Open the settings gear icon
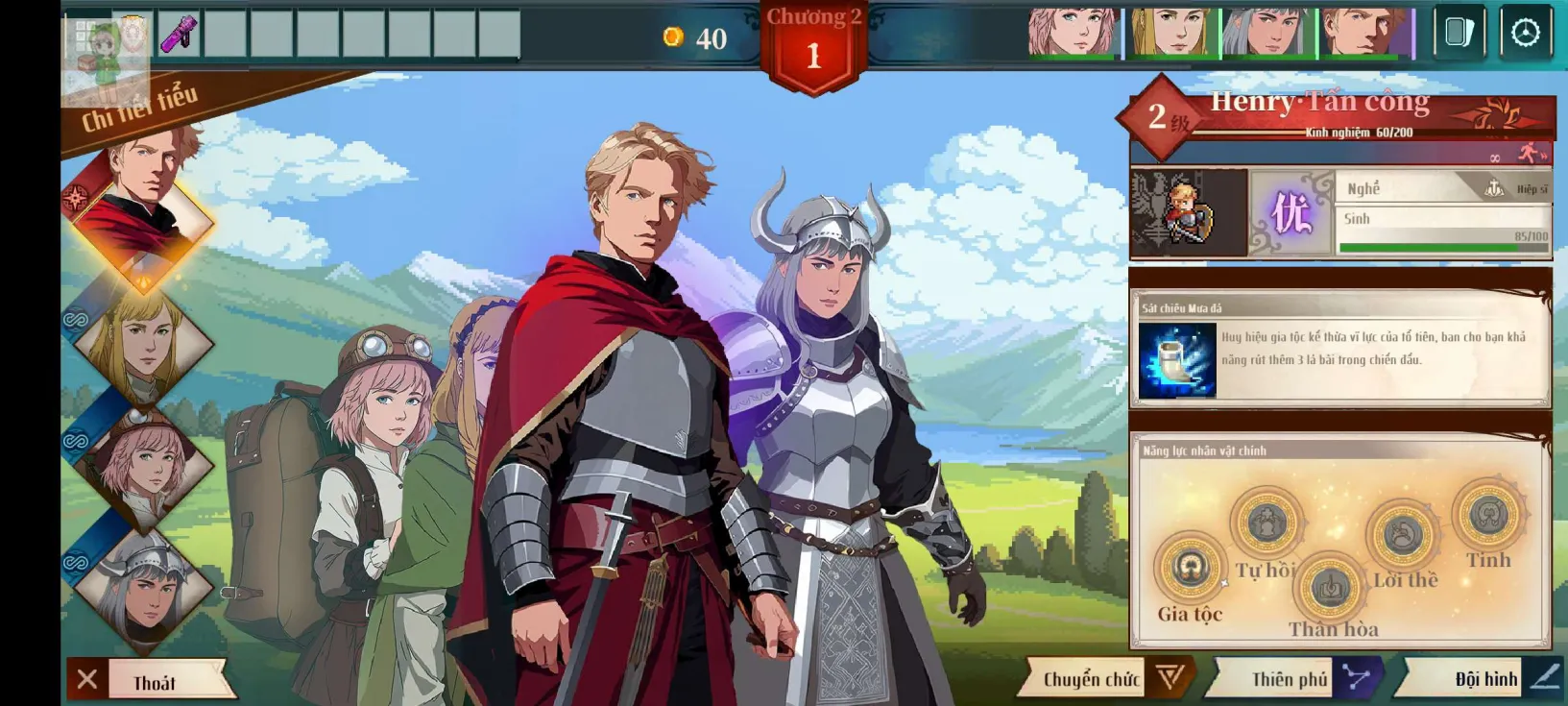Screen dimensions: 1568x706 click(x=1529, y=30)
